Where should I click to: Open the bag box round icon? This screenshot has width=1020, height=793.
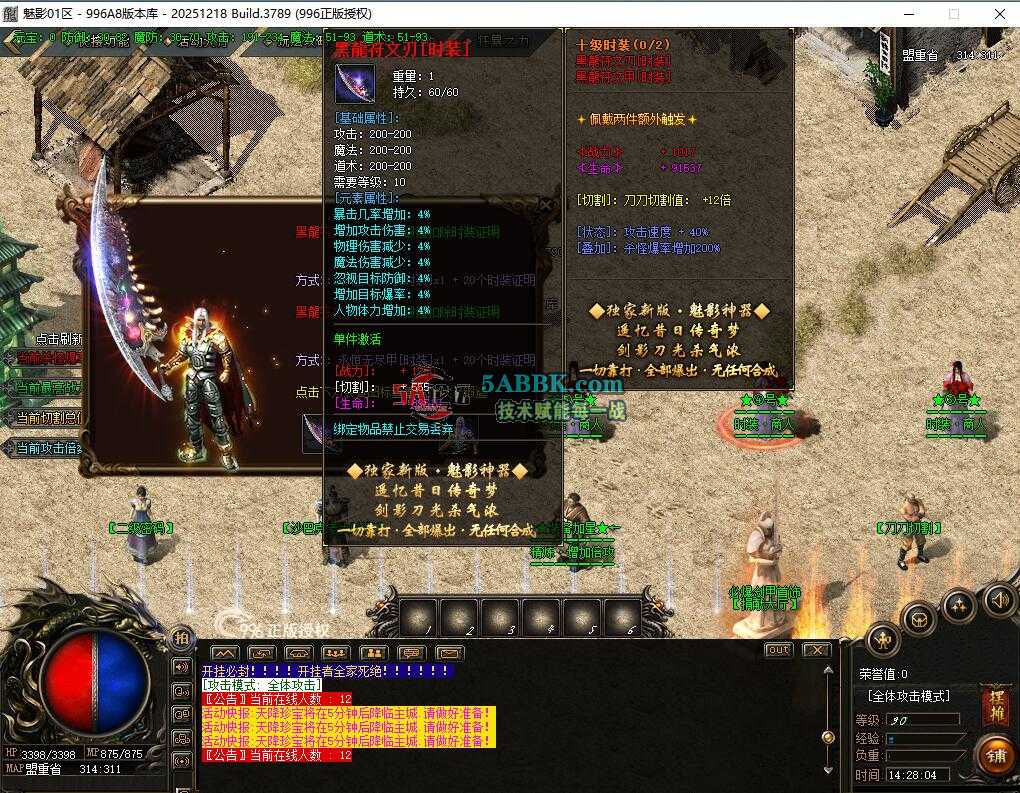918,620
